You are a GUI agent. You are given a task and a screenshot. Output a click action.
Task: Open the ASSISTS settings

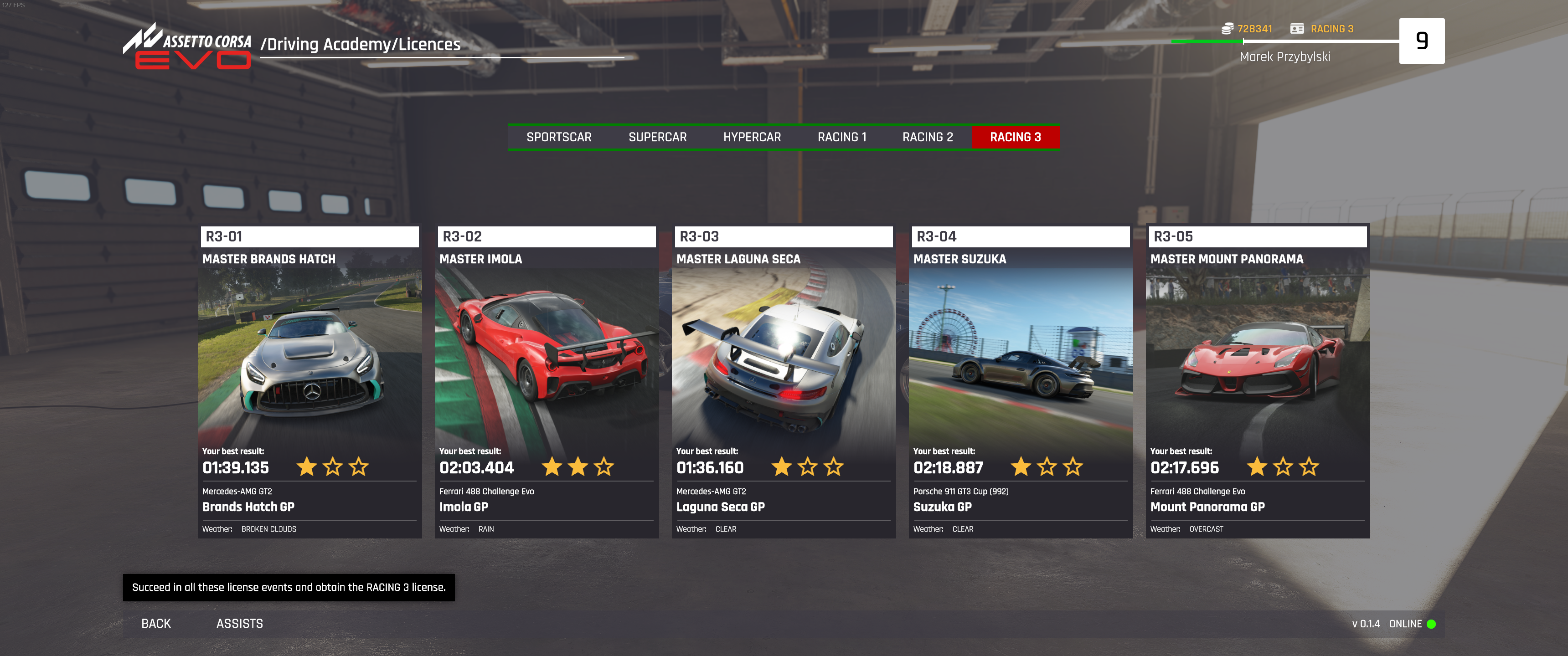[x=239, y=624]
